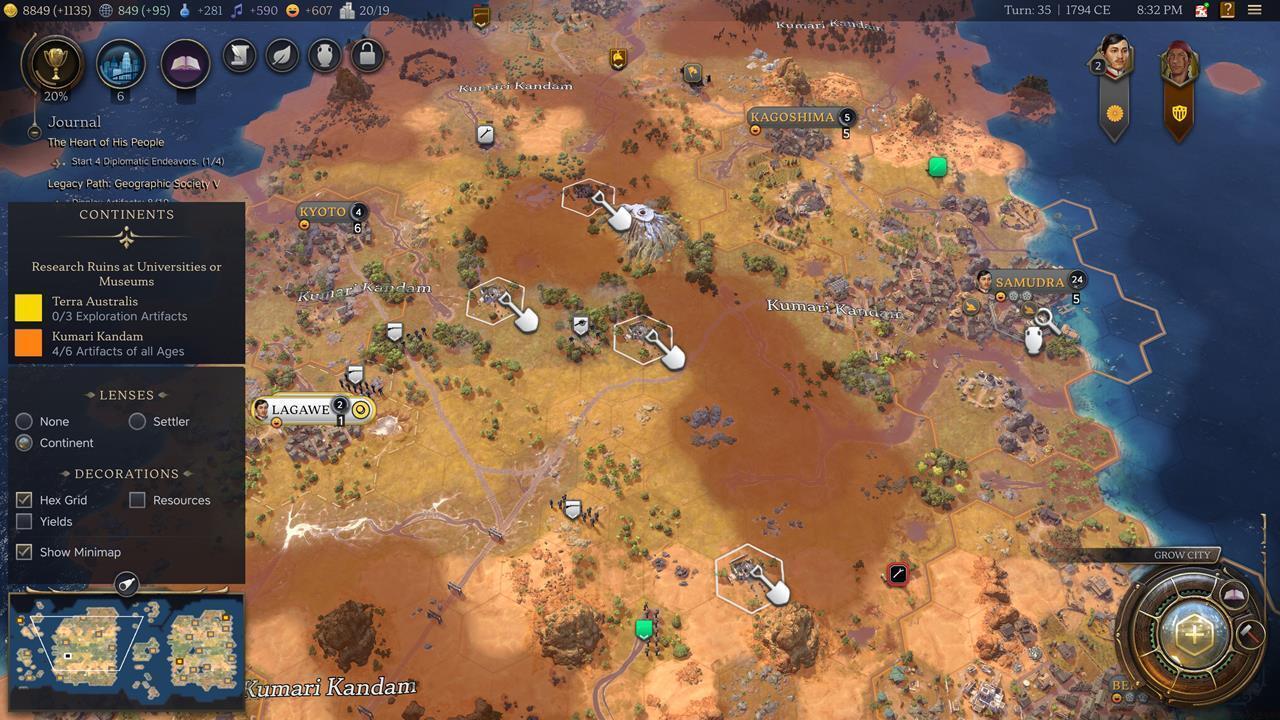Uncheck Show Minimap
1280x720 pixels.
tap(24, 551)
